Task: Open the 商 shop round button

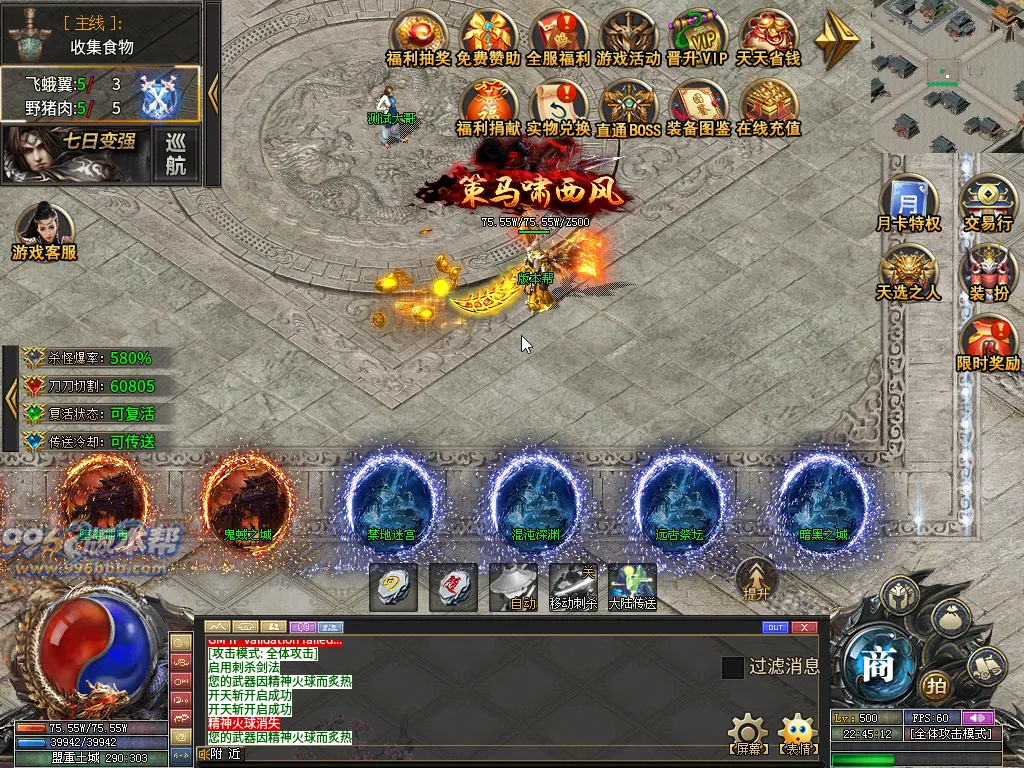Action: (x=877, y=666)
